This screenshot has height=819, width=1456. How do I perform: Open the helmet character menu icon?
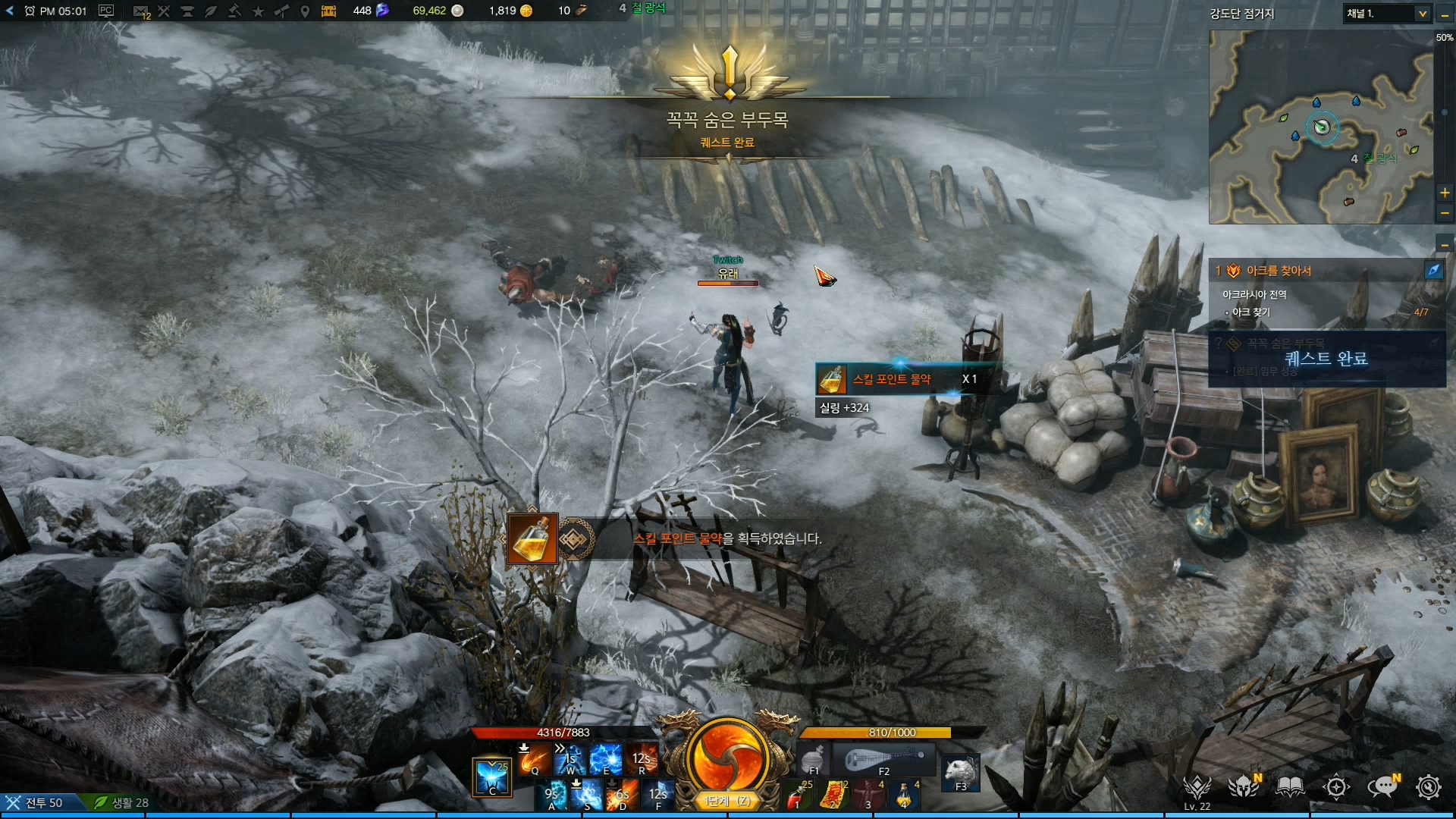[1244, 787]
